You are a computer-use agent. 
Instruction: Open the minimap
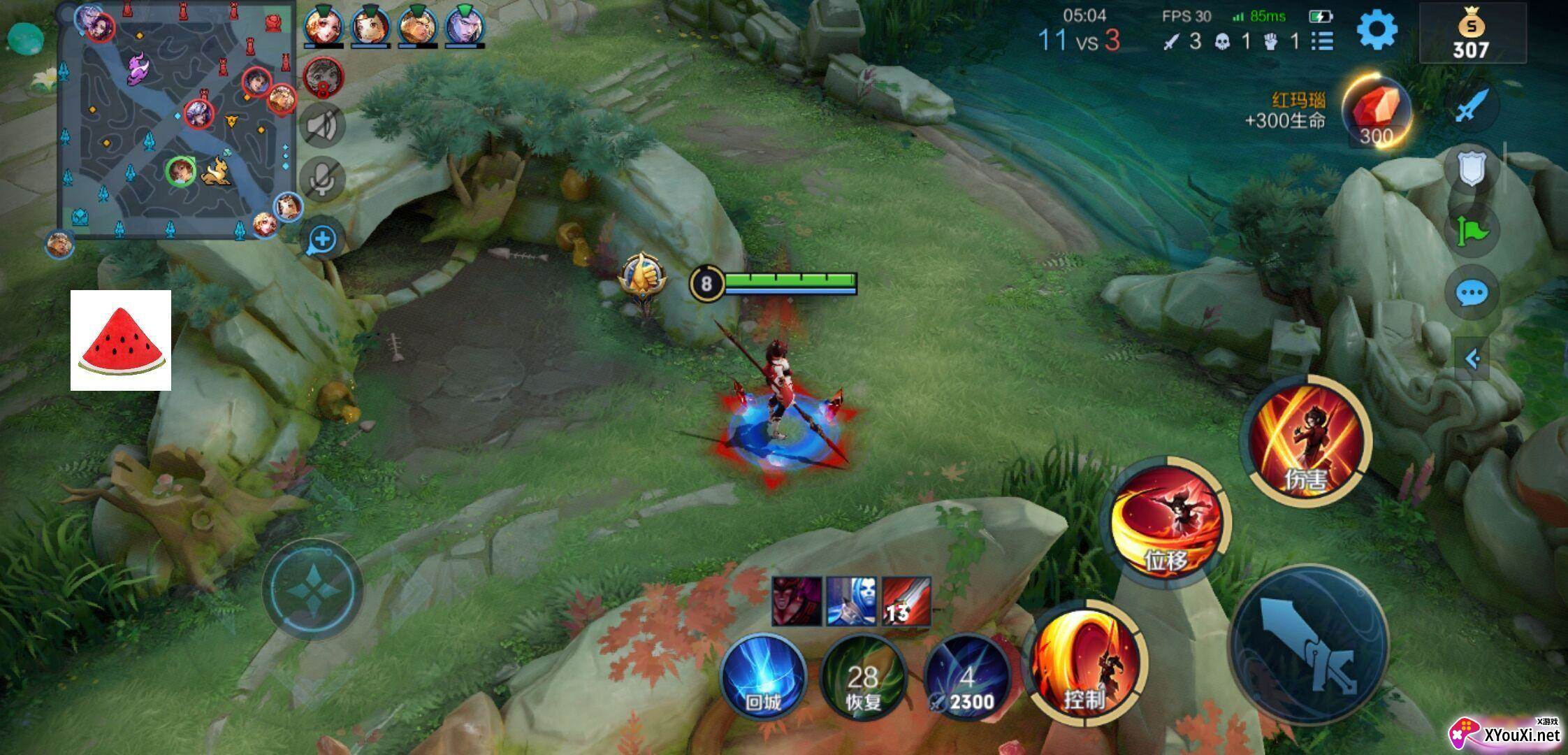[175, 122]
